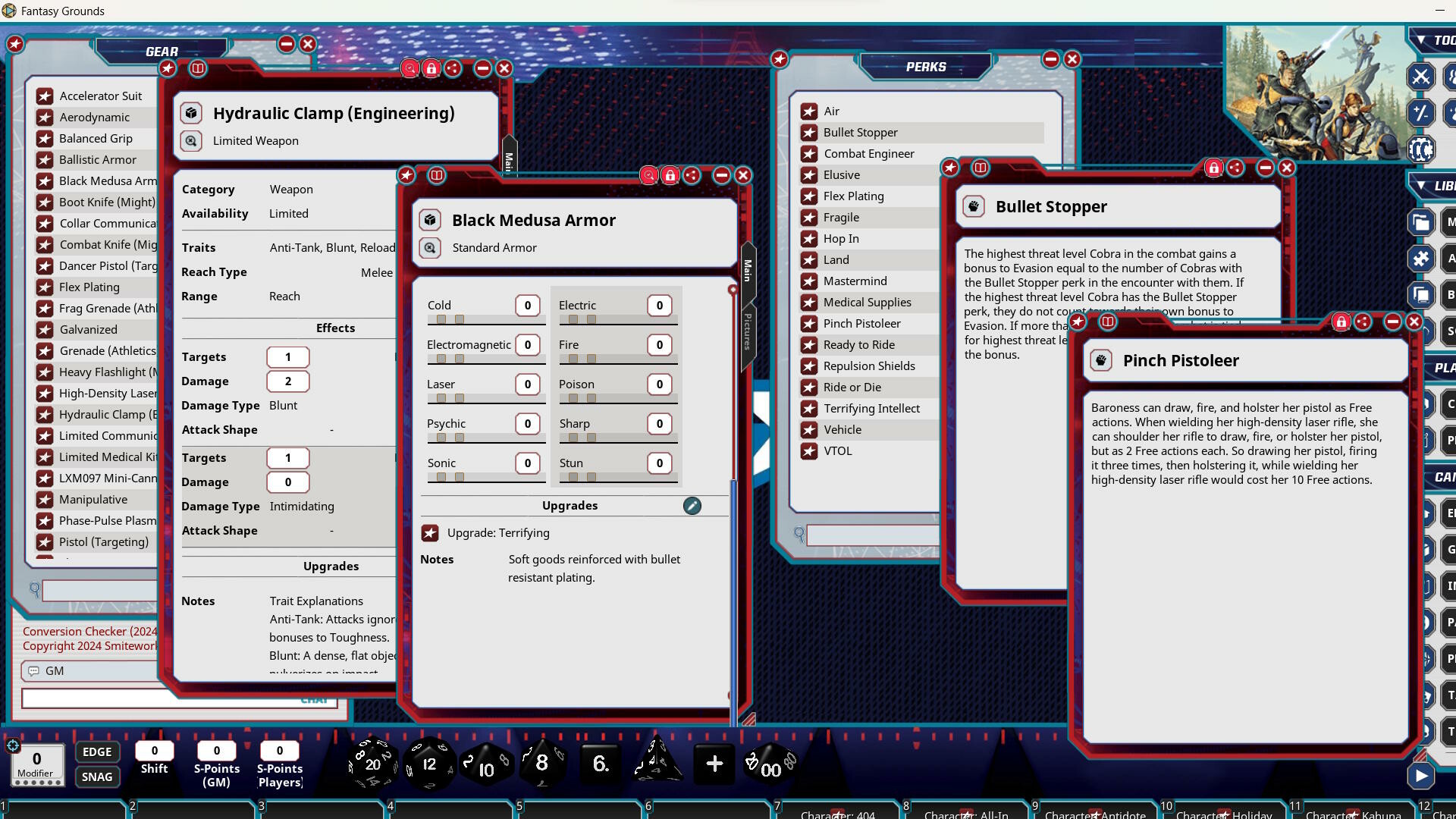This screenshot has height=819, width=1456.
Task: Open the Library modules puzzle icon
Action: coord(1421,259)
